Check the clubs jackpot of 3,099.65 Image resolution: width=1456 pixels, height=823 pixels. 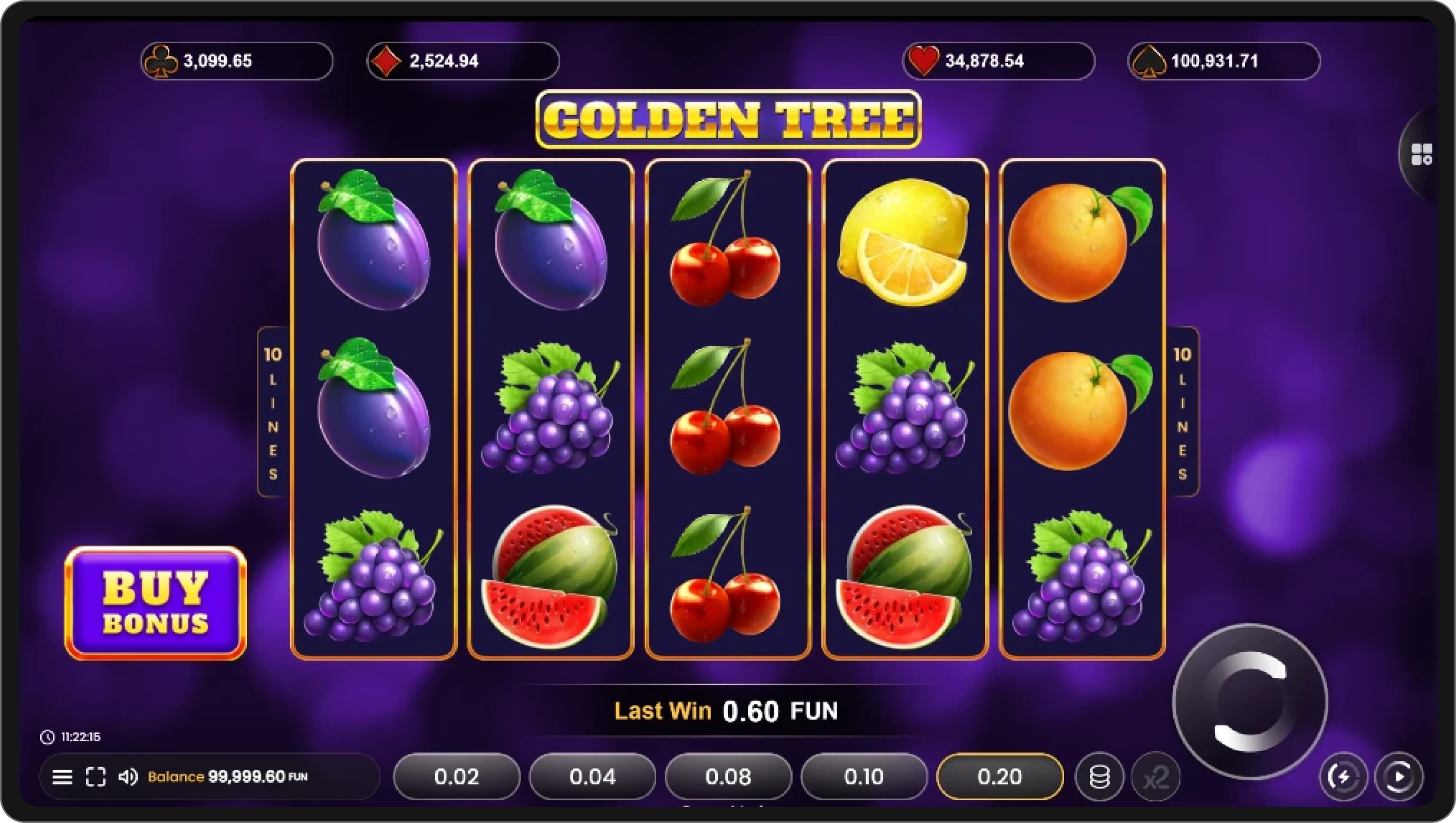(236, 61)
